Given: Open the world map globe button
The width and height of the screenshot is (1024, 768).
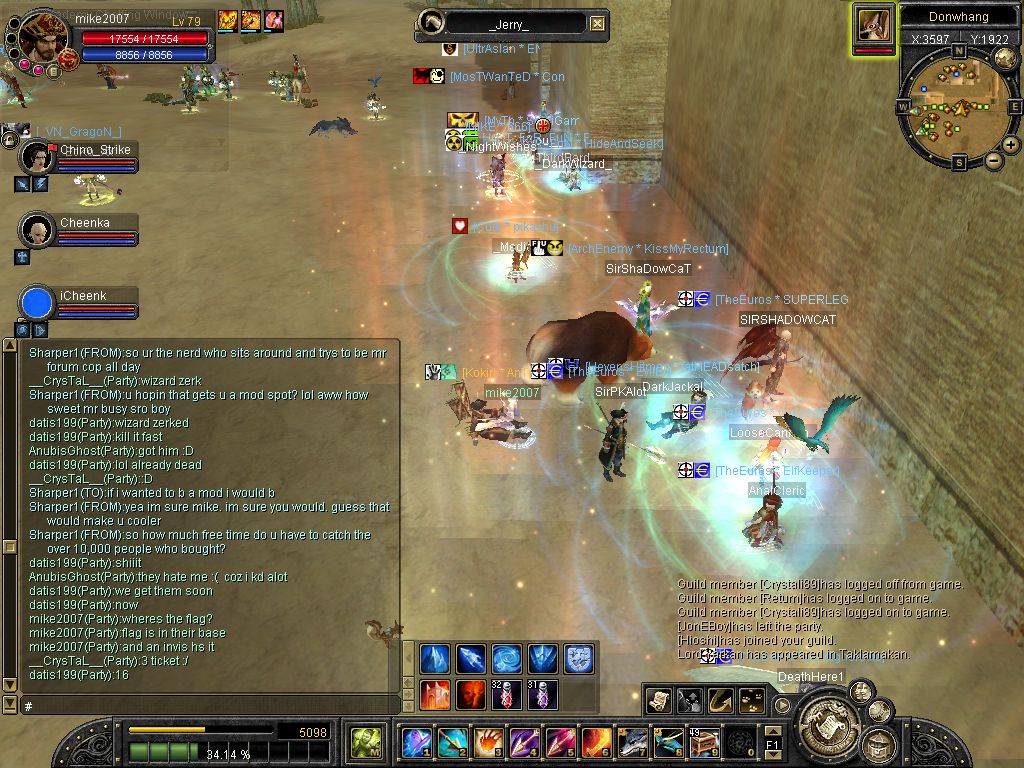Looking at the screenshot, I should [1005, 59].
